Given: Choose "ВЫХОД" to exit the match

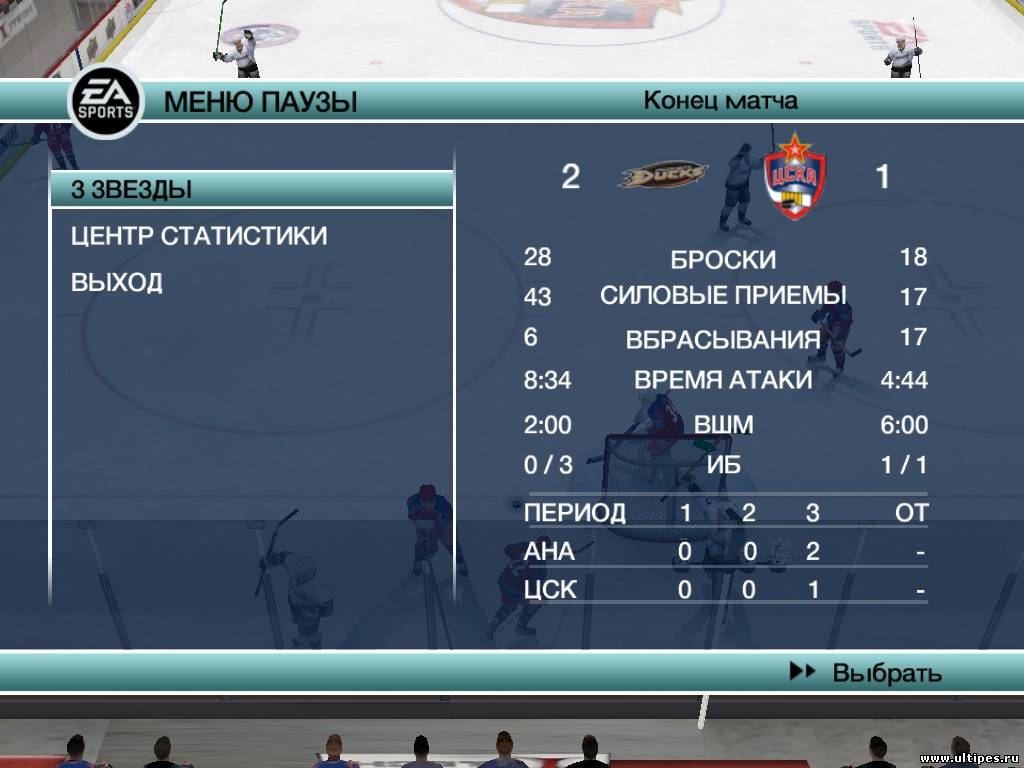Looking at the screenshot, I should coord(117,282).
